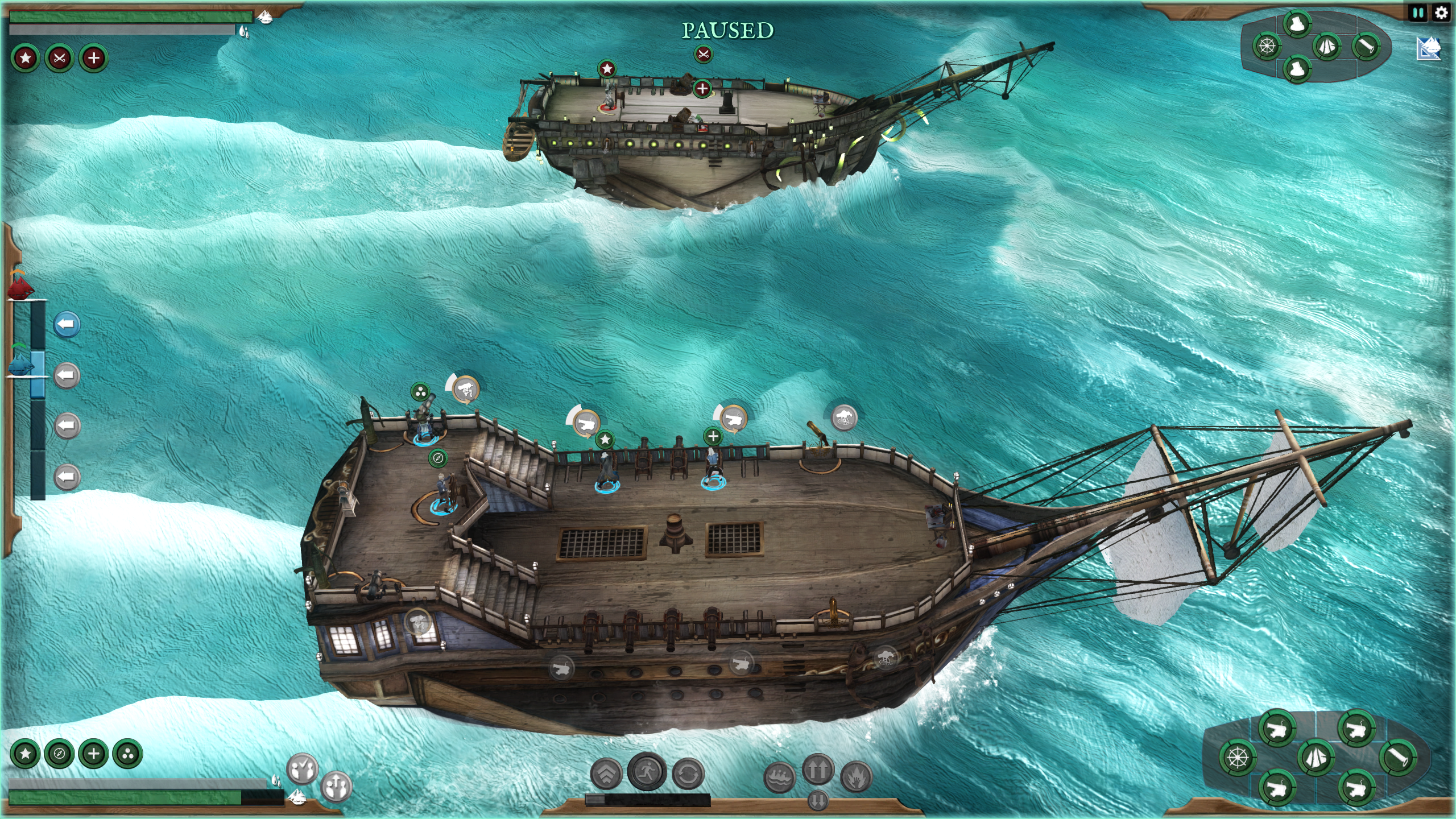The image size is (1456, 819).
Task: Select your own ship's helm wheel section
Action: click(1238, 758)
